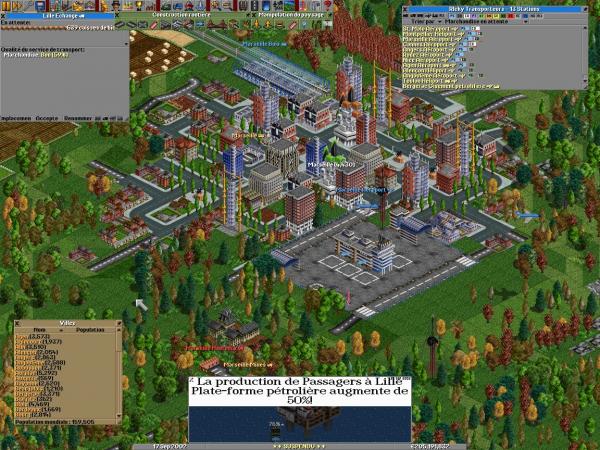Pause the game from the toolbar

5,5
